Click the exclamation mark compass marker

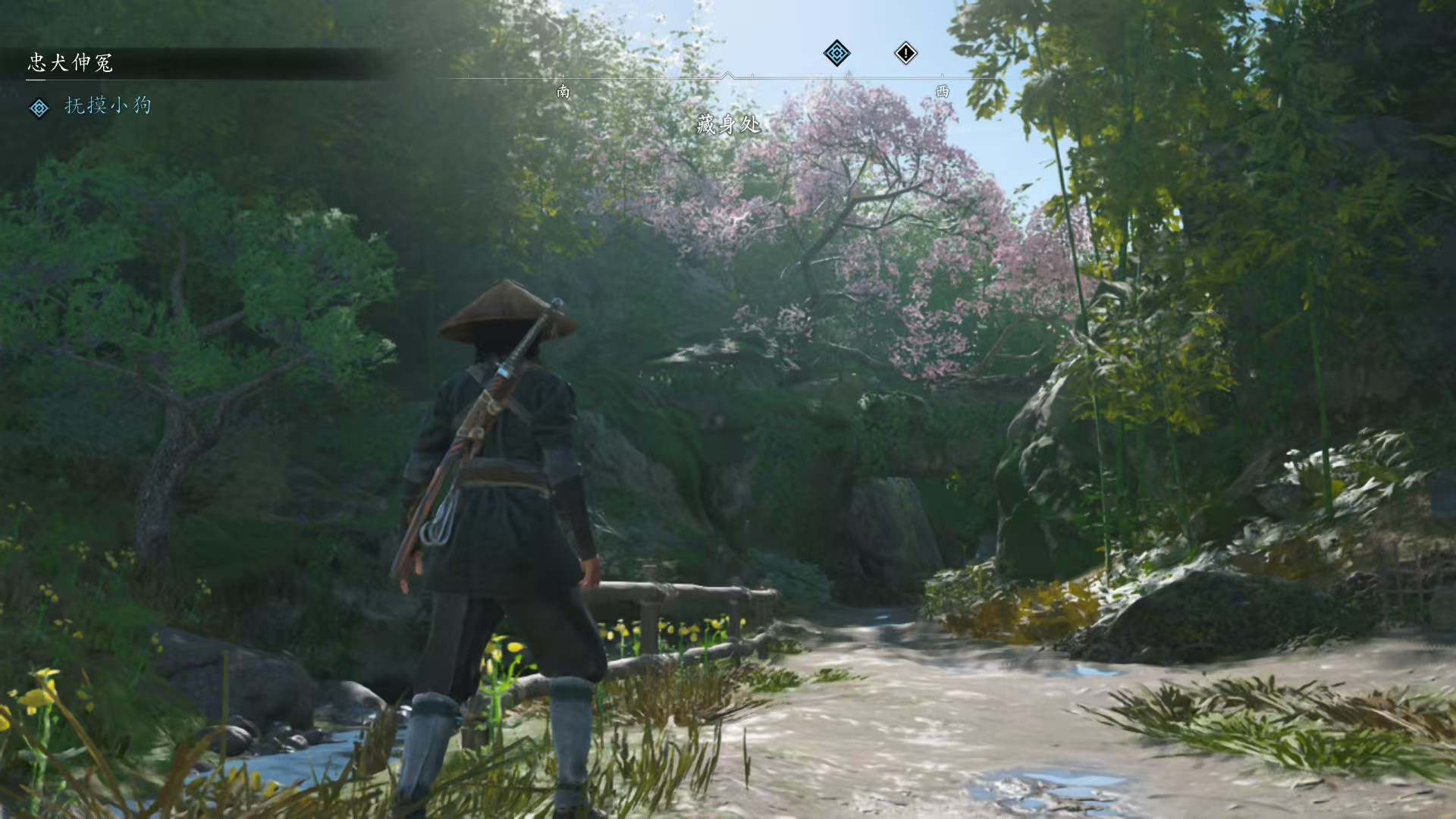[x=905, y=53]
